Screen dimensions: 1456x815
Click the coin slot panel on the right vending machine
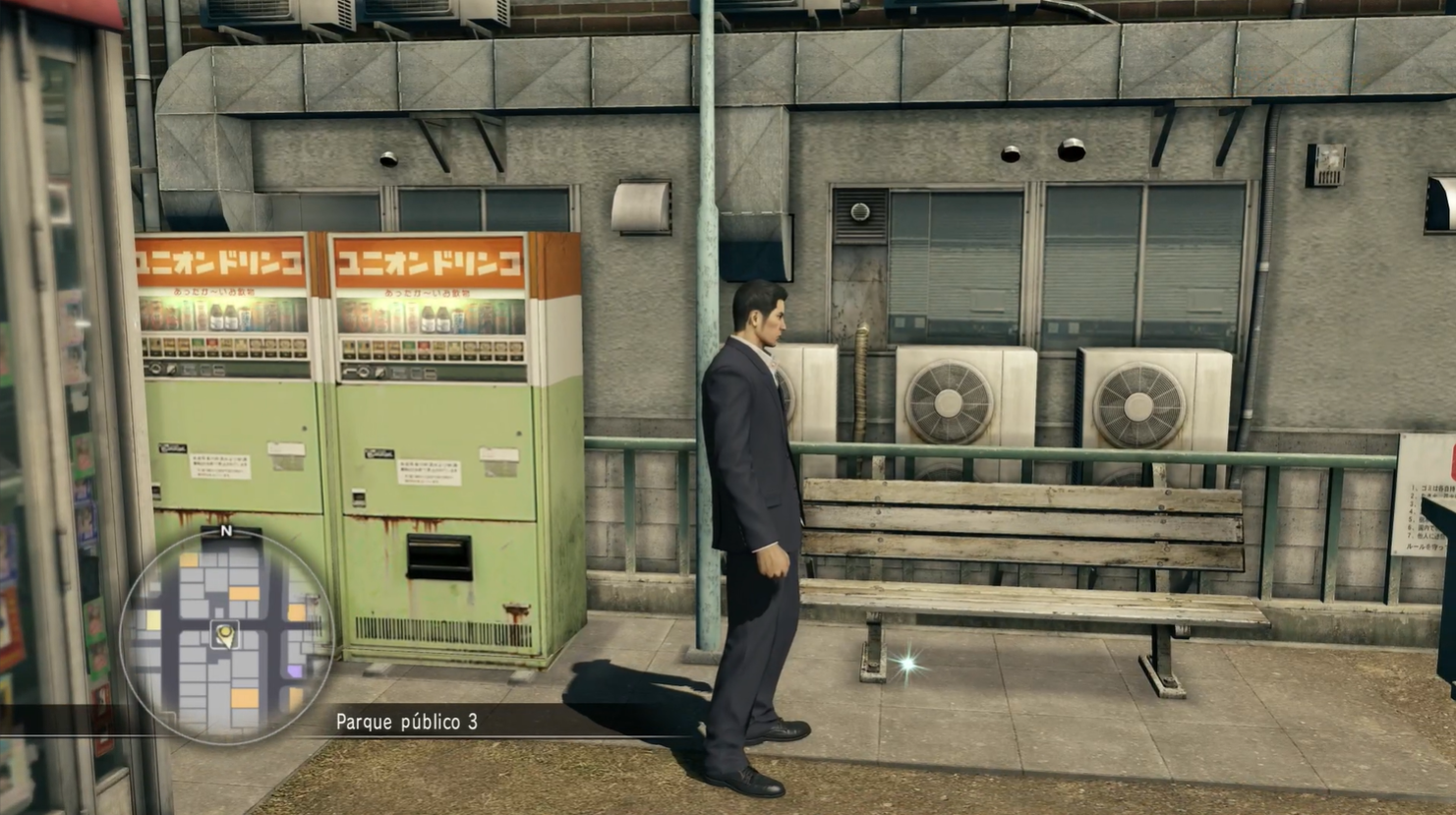click(413, 374)
